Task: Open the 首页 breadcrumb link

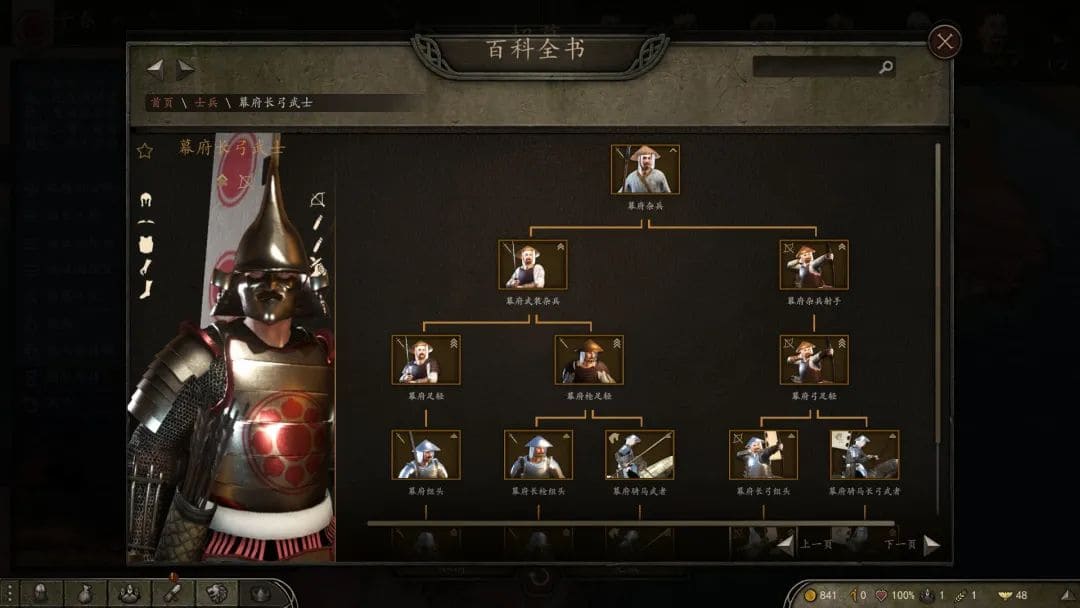Action: [161, 103]
